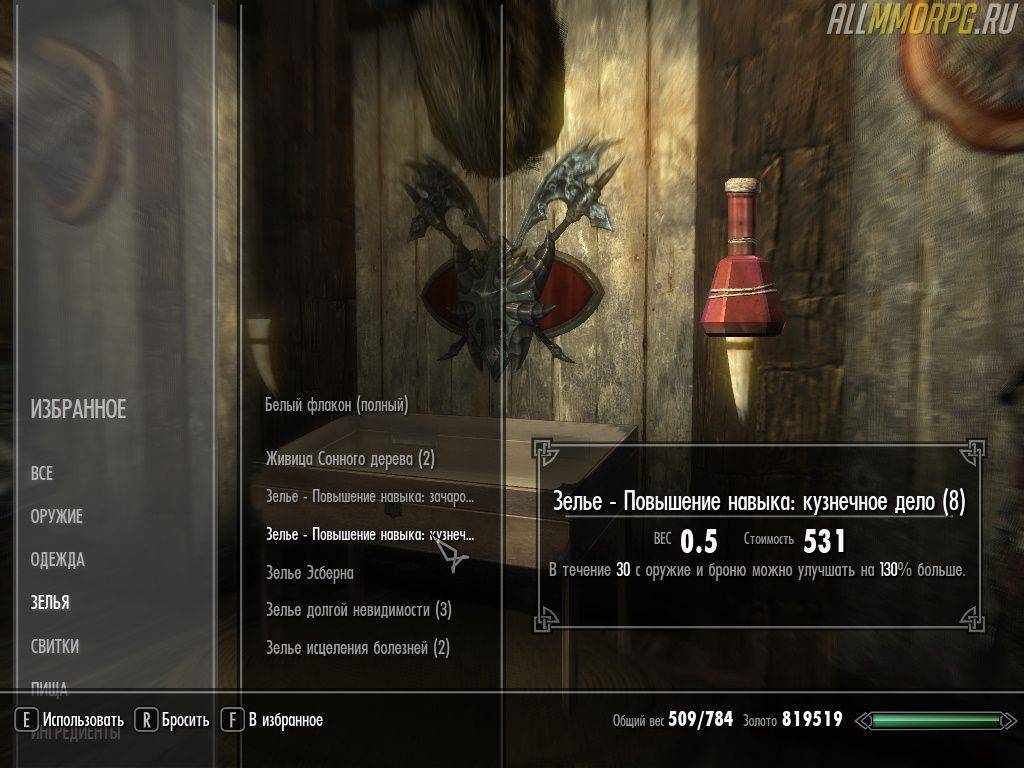The height and width of the screenshot is (768, 1024).
Task: Select Белый флакон (полный) item
Action: click(x=336, y=405)
